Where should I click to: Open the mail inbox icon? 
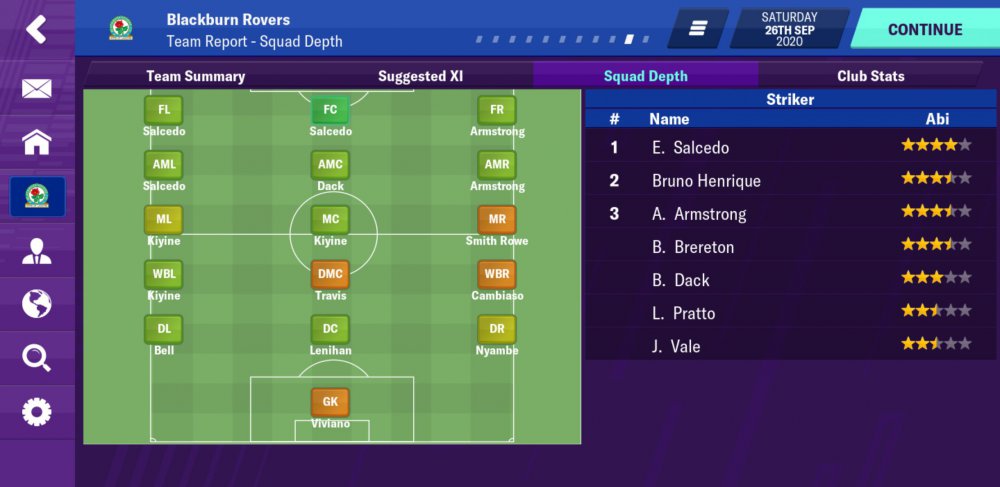coord(36,89)
